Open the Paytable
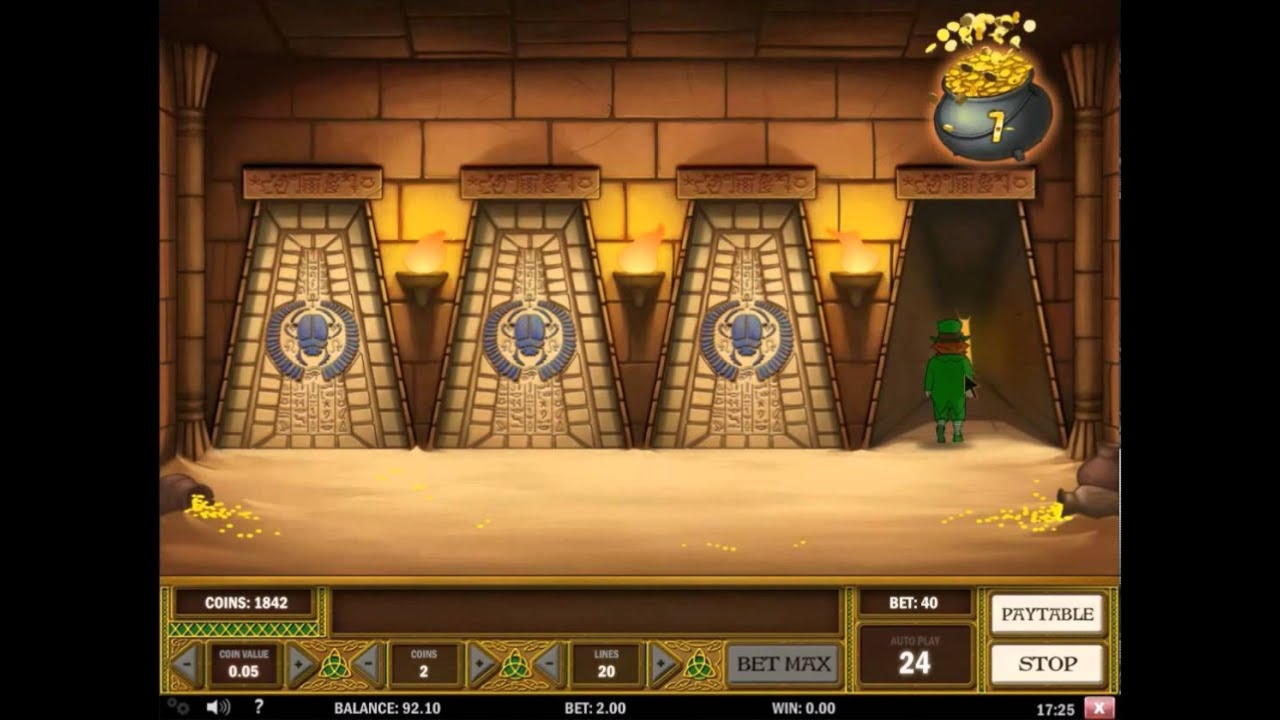The width and height of the screenshot is (1280, 720). [1047, 614]
